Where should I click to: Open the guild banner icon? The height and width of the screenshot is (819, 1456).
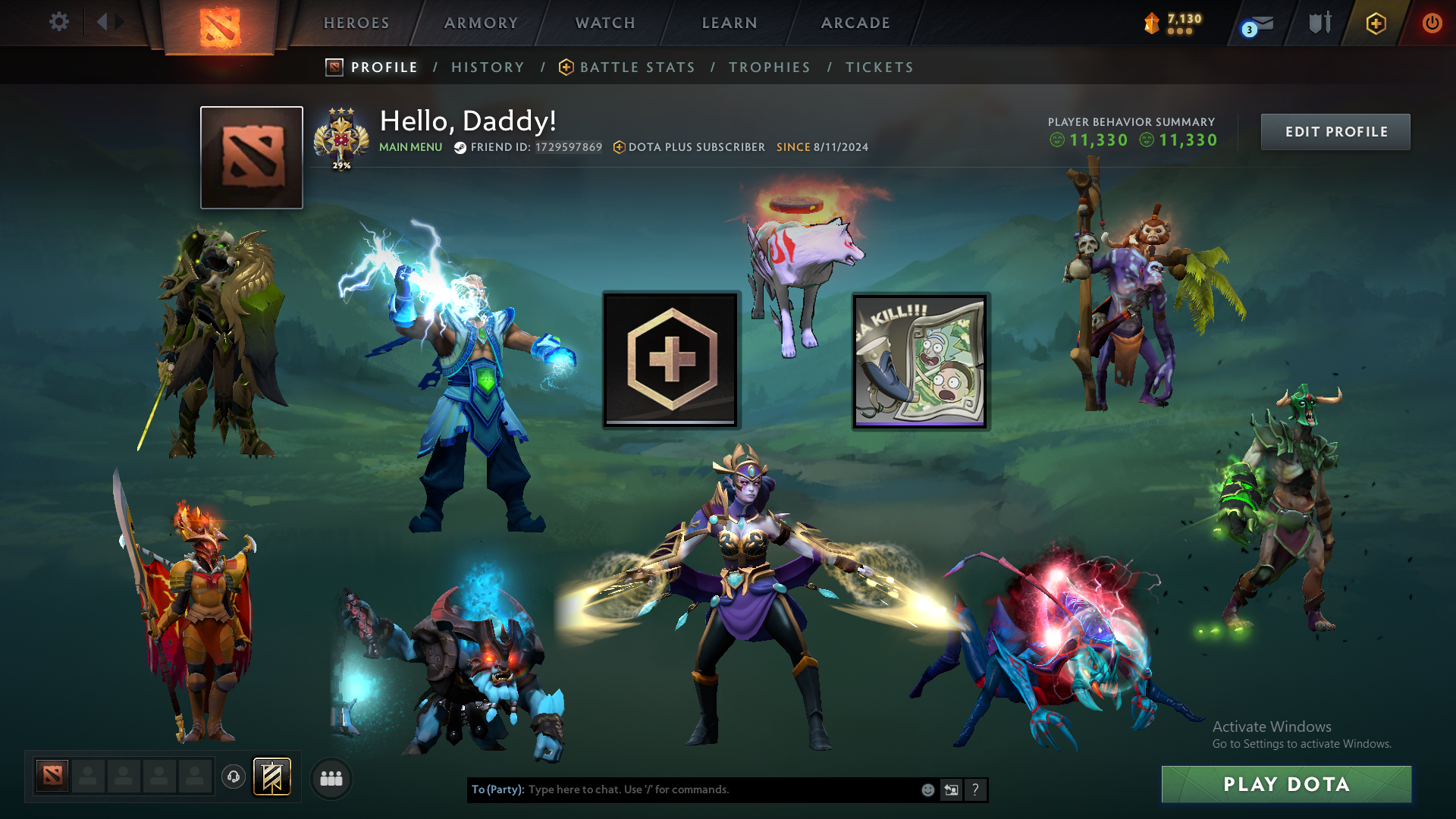(271, 777)
